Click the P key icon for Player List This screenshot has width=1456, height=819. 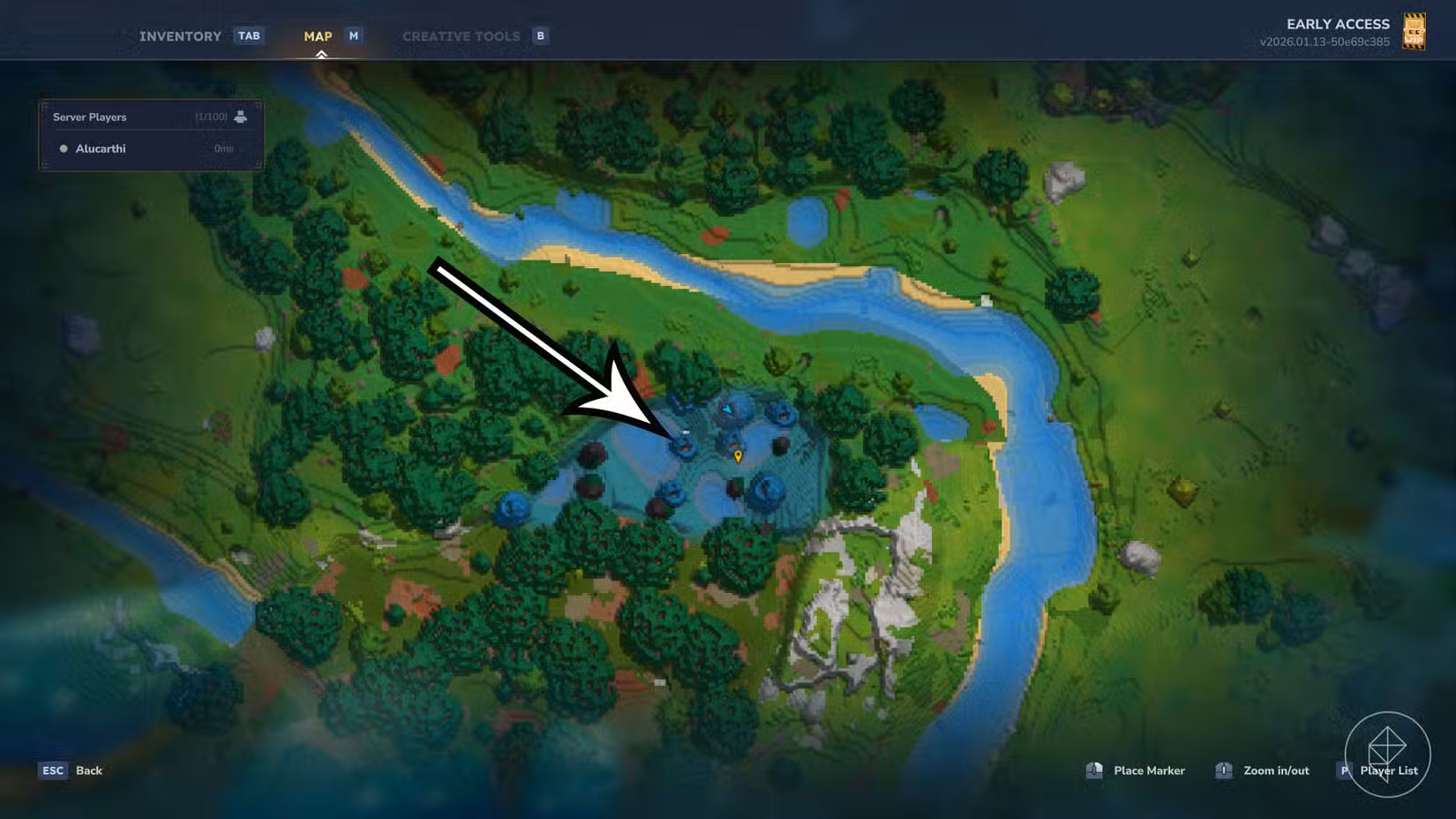point(1345,770)
